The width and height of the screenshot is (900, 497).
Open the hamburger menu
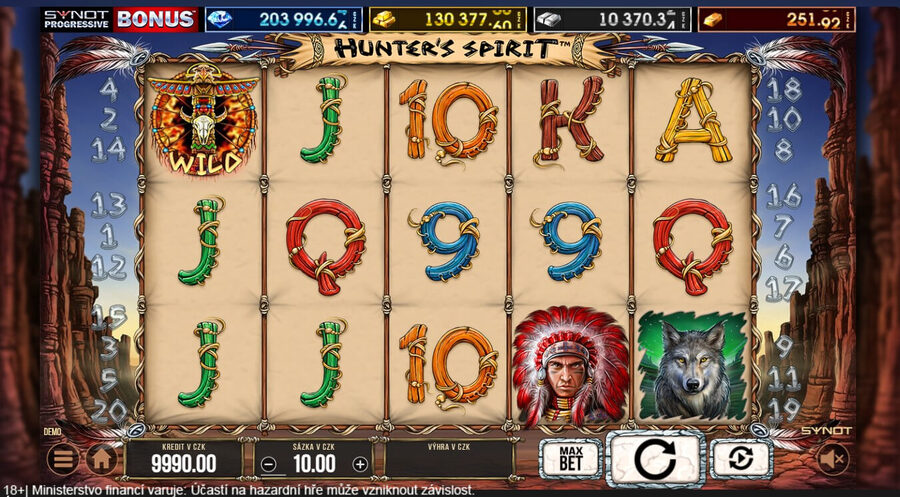tap(63, 459)
